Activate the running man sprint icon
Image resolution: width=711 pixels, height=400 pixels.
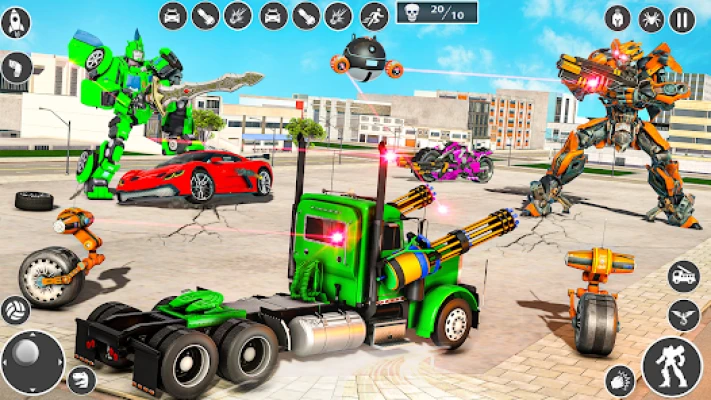click(x=374, y=15)
